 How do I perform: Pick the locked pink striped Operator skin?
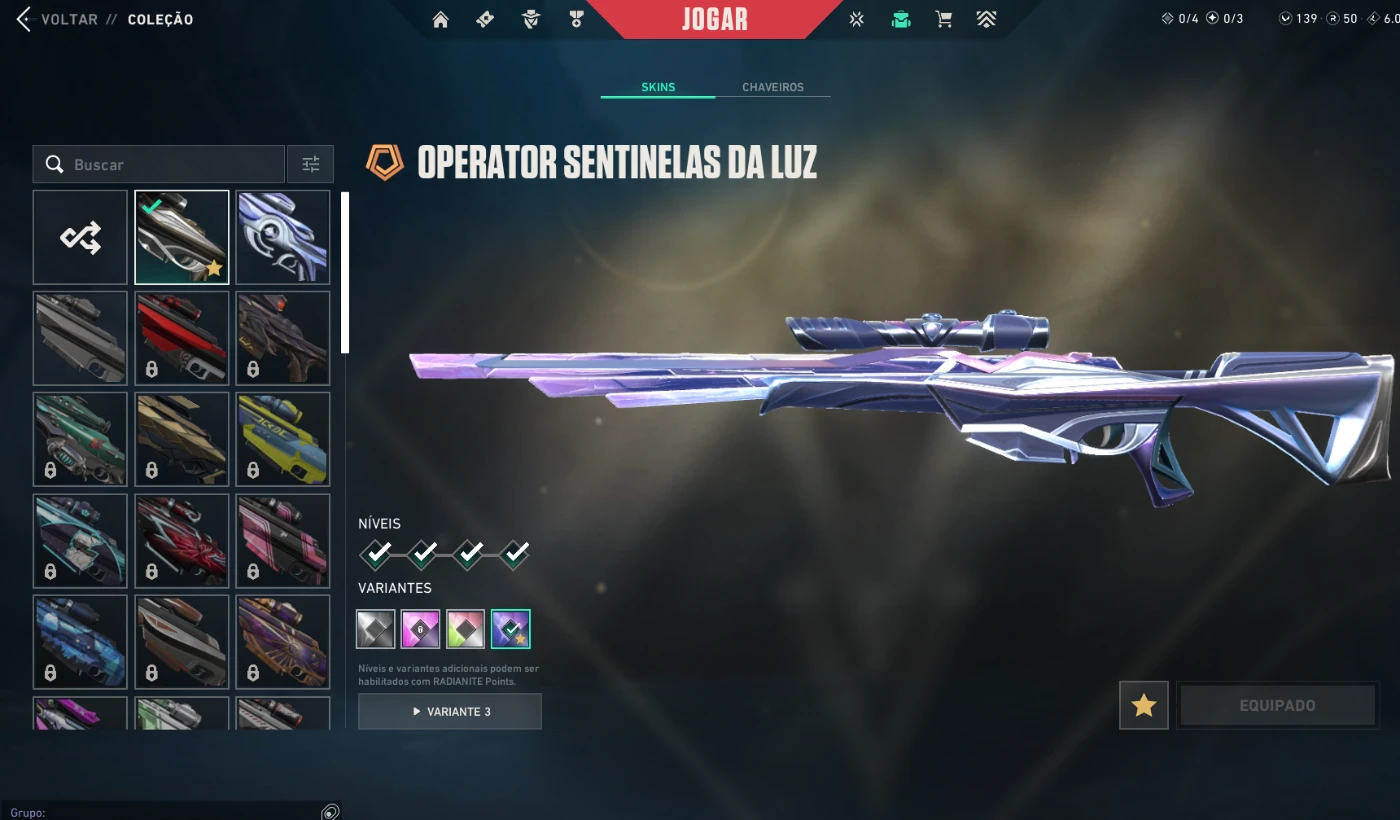click(x=283, y=541)
